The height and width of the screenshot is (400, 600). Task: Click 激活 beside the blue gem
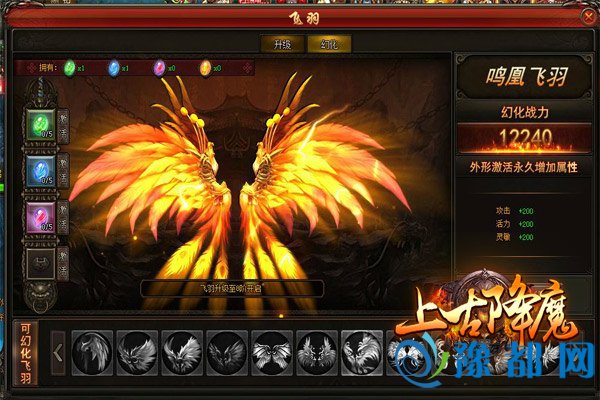click(63, 170)
